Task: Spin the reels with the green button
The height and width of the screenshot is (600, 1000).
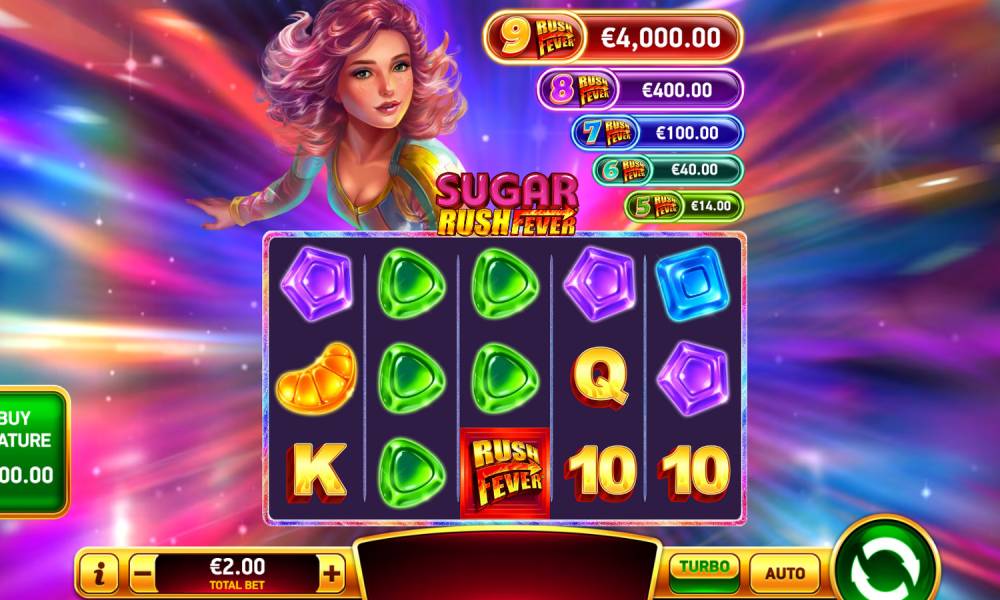Action: (885, 567)
